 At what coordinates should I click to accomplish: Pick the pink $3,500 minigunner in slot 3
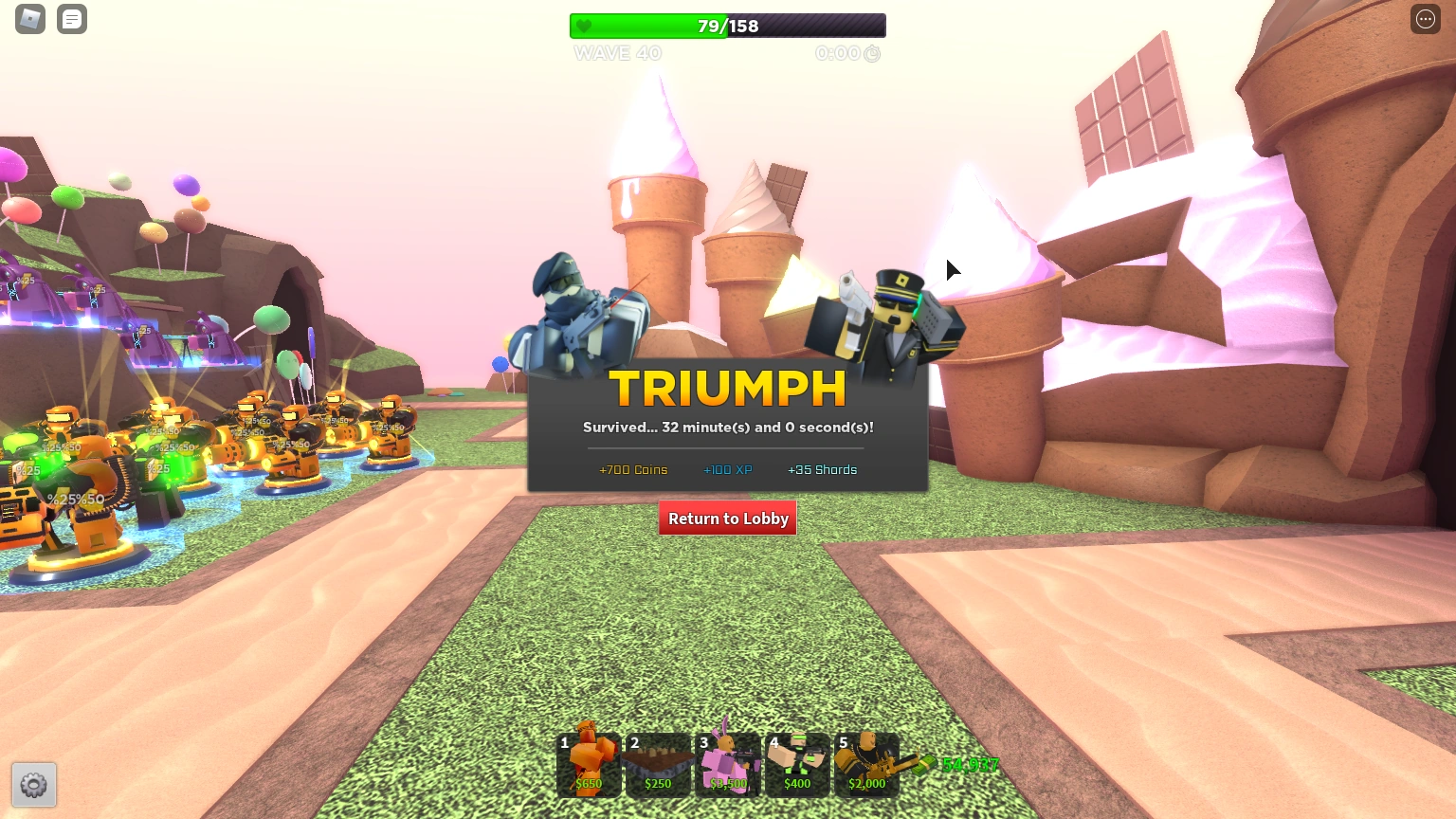point(728,763)
